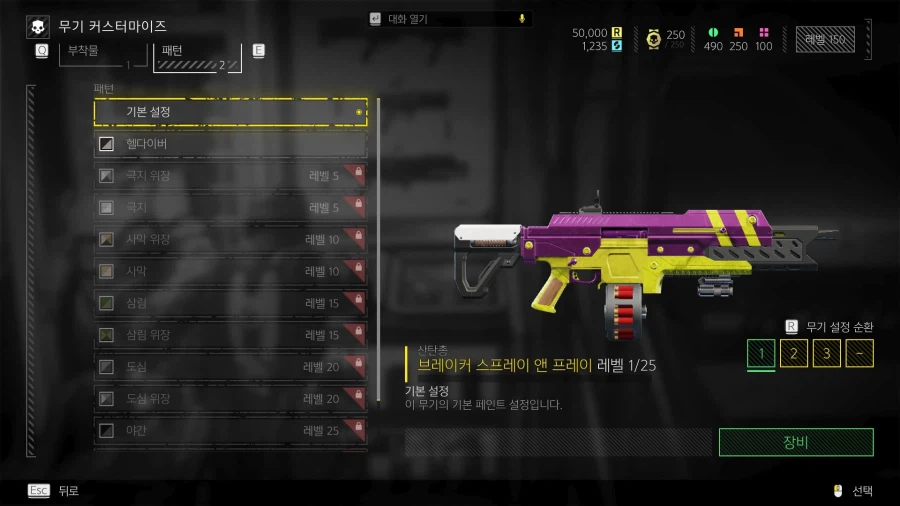Choose weapon loadout preset 3

pos(826,354)
